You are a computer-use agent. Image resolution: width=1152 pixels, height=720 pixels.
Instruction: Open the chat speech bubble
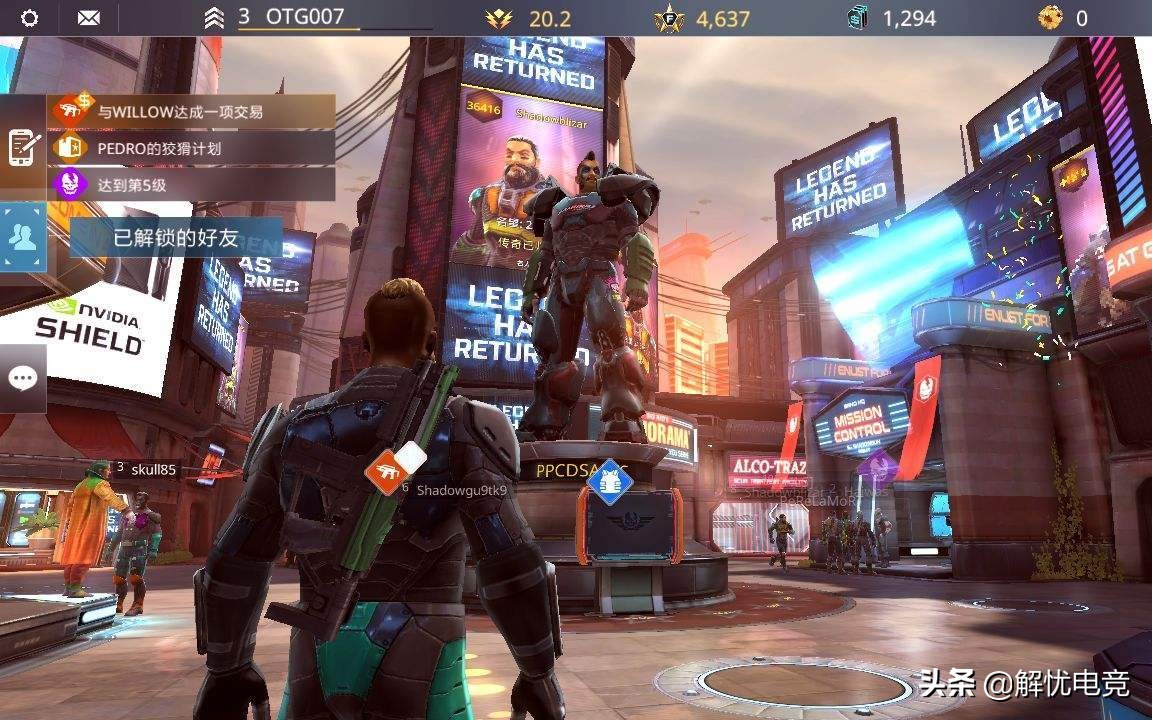point(23,378)
